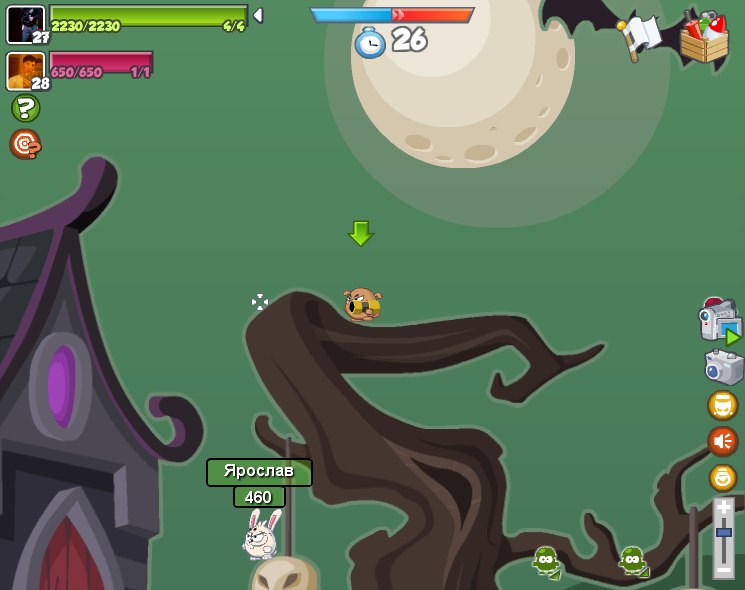
Task: Select the level 27 player avatar
Action: pos(25,24)
